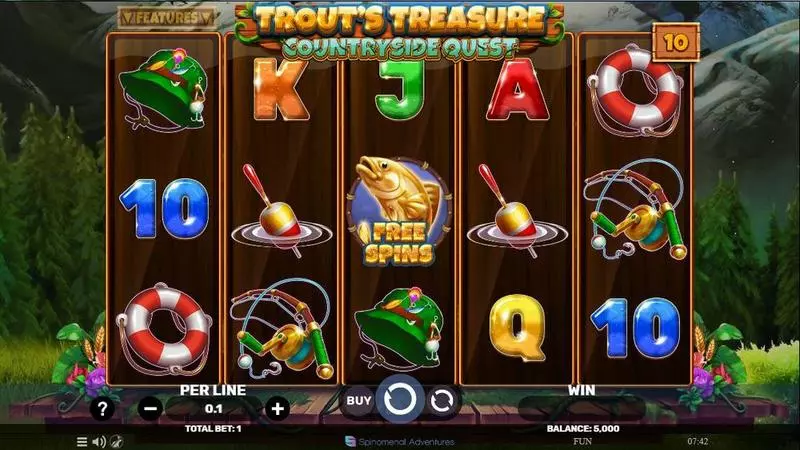Open the hamburger menu in the bottom bar

pyautogui.click(x=82, y=441)
